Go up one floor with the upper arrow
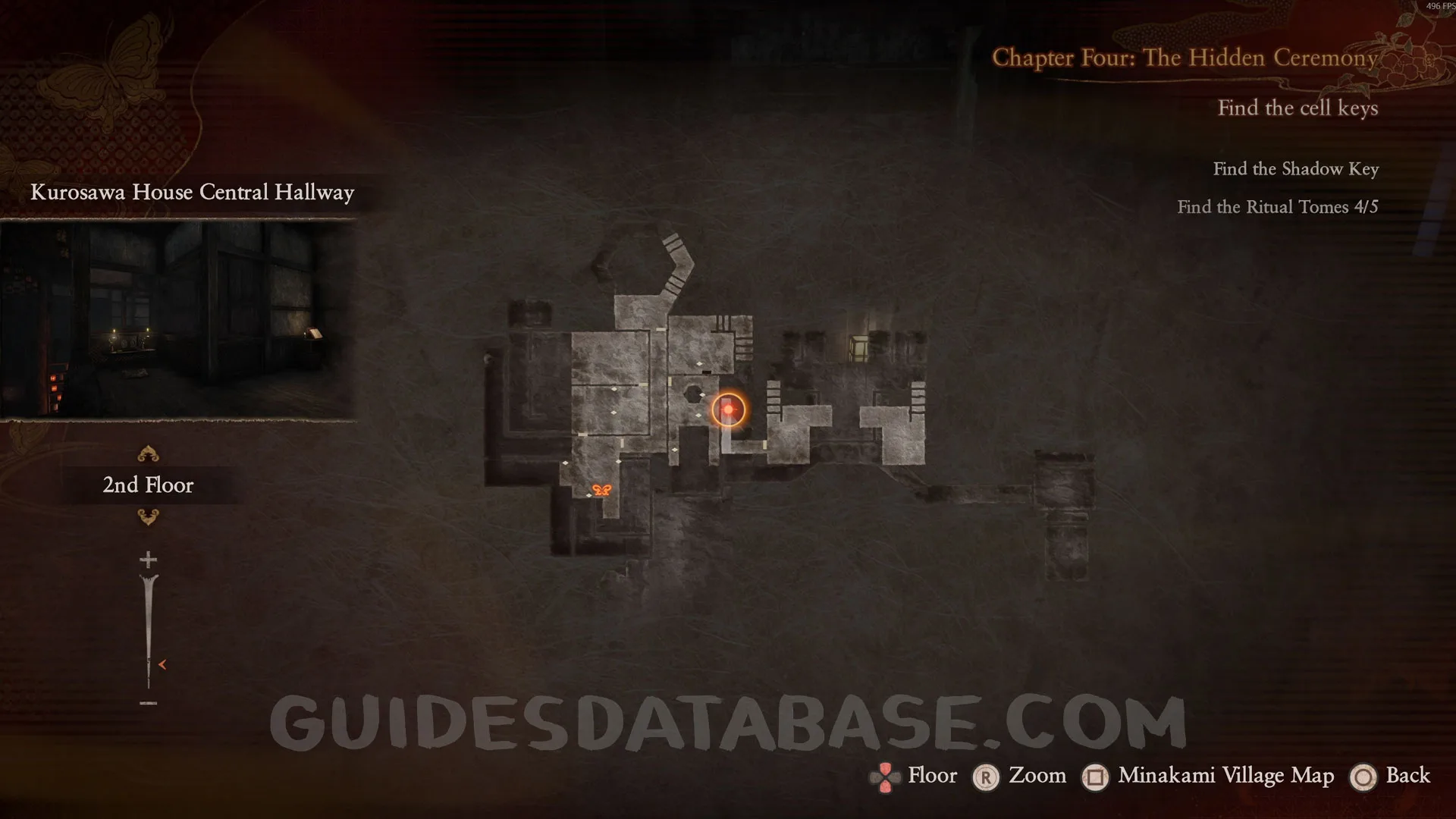Image resolution: width=1456 pixels, height=819 pixels. [x=148, y=454]
